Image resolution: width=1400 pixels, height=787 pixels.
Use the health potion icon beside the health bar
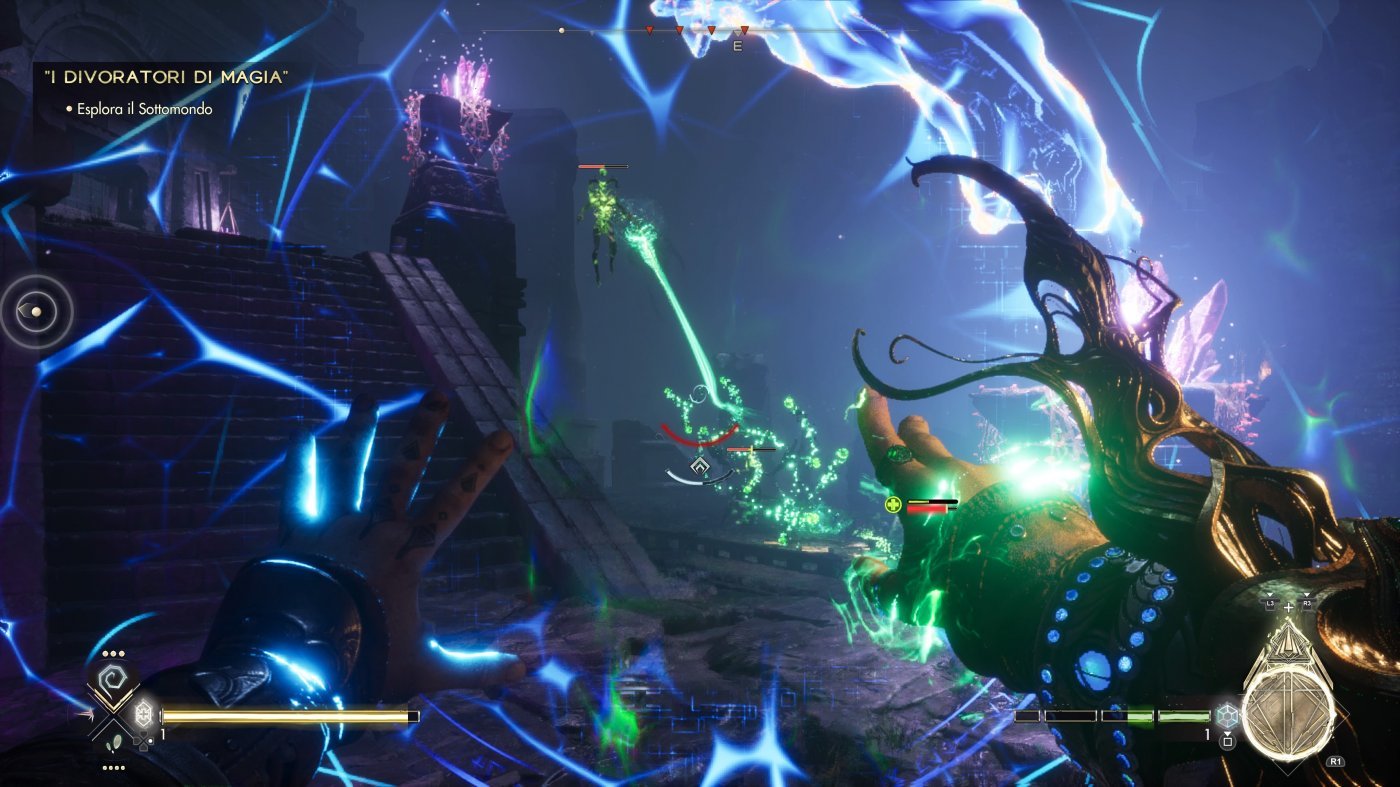coord(142,716)
